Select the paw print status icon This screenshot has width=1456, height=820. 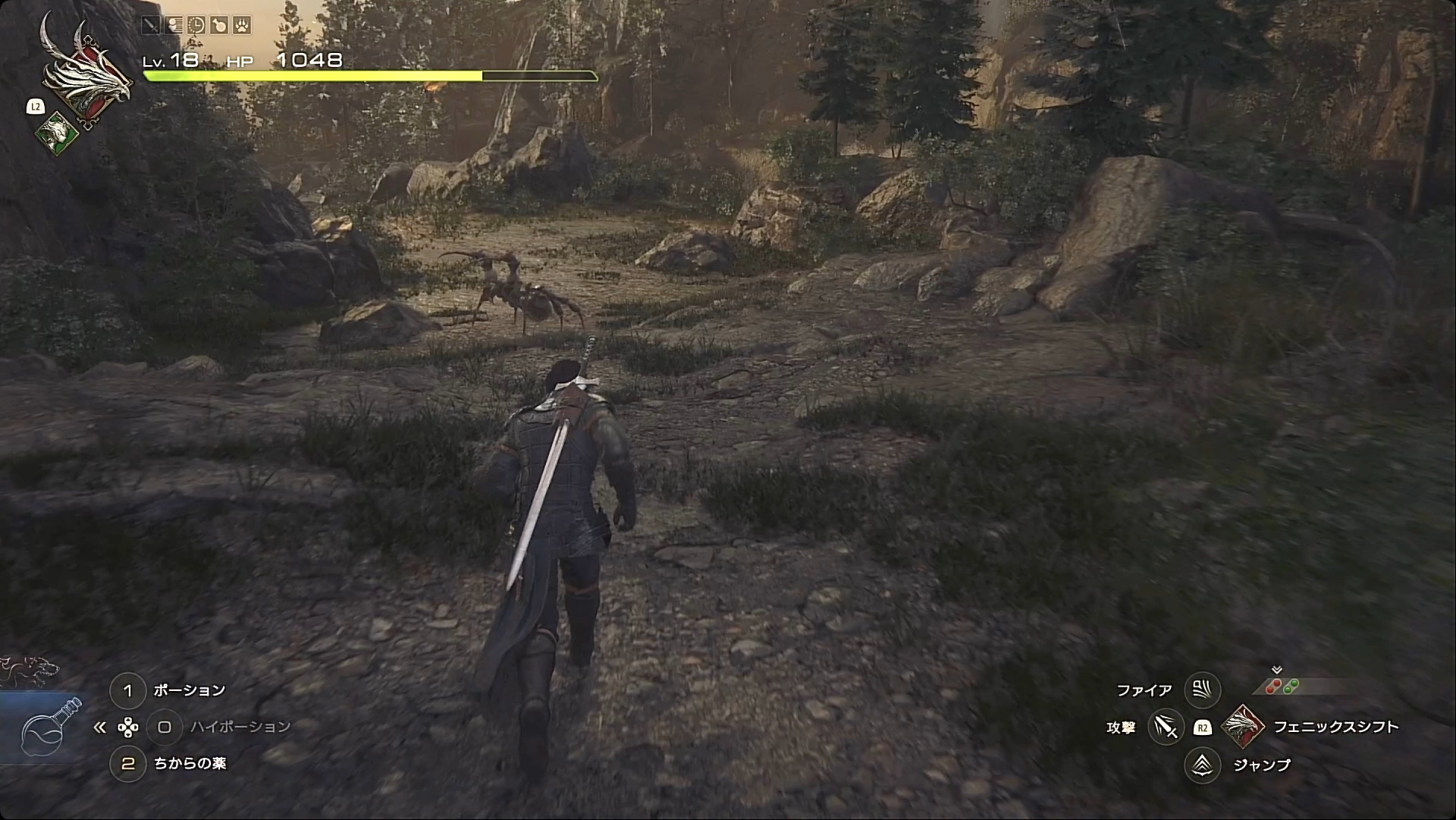coord(243,26)
